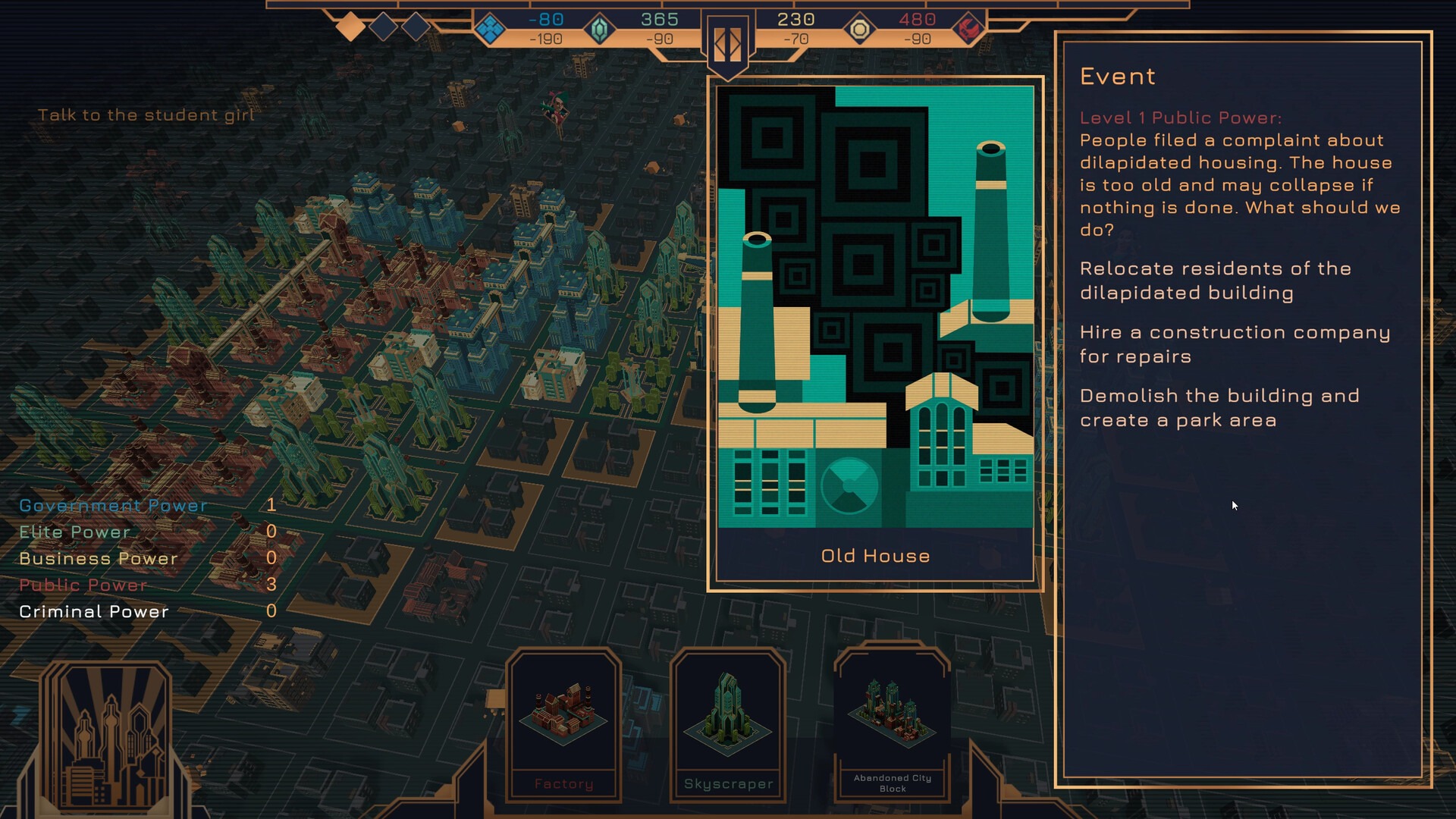Select the Factory building card
The image size is (1456, 819).
[563, 724]
